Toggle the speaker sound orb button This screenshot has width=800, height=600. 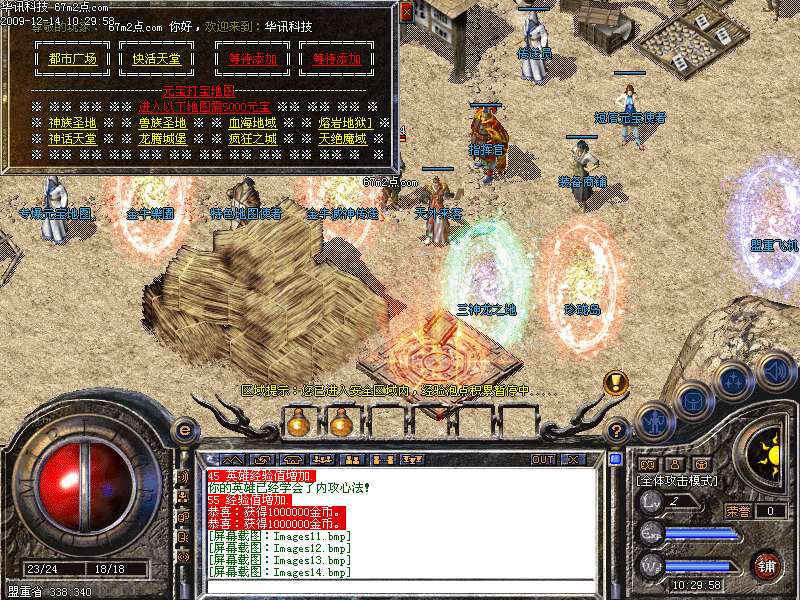tap(774, 369)
